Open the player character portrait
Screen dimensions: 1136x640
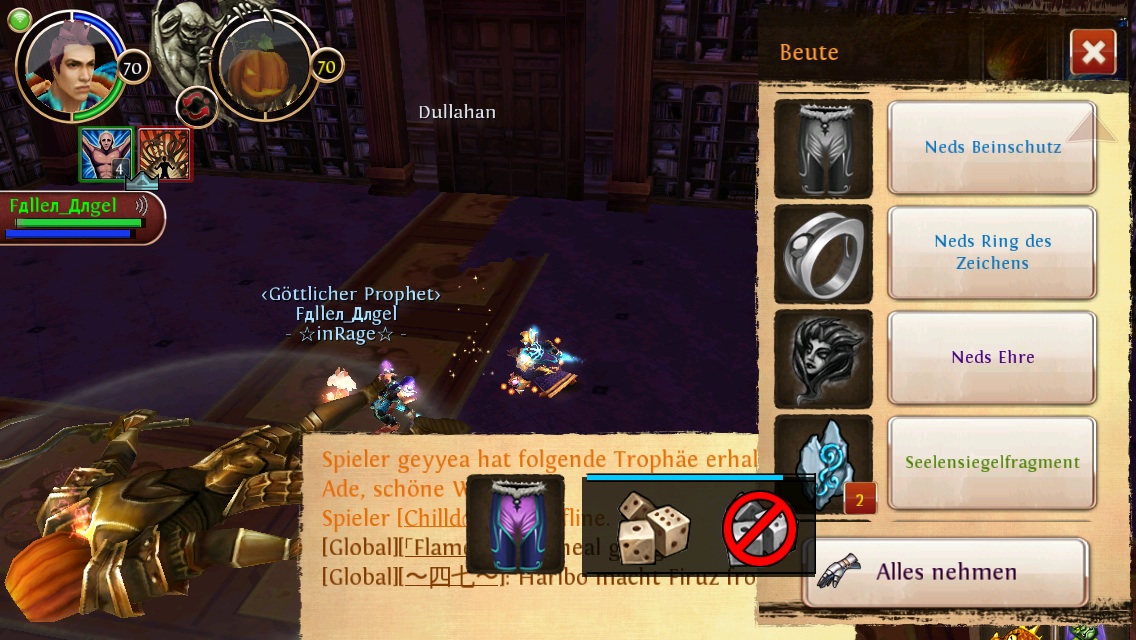coord(71,65)
